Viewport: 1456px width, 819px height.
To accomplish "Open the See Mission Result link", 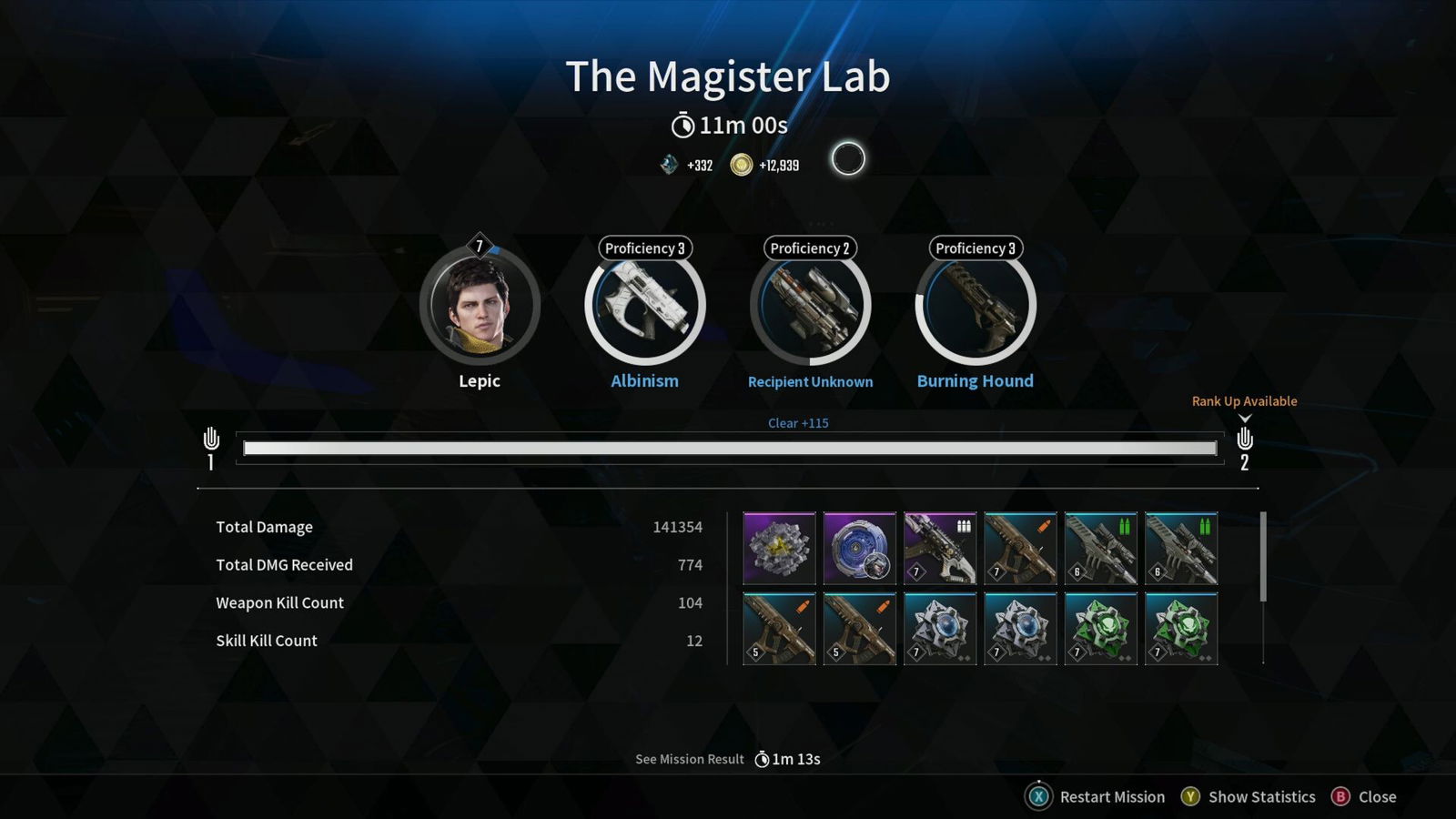I will pyautogui.click(x=690, y=759).
